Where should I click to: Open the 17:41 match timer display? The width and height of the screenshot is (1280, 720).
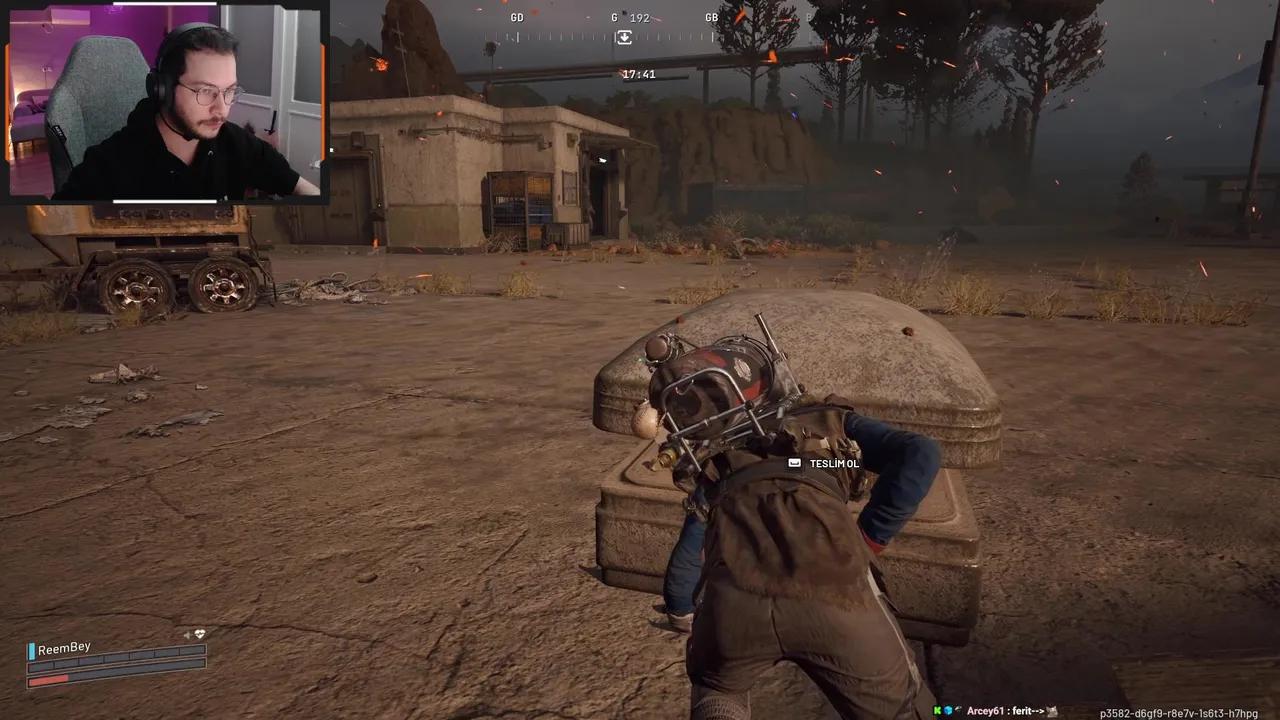point(641,73)
